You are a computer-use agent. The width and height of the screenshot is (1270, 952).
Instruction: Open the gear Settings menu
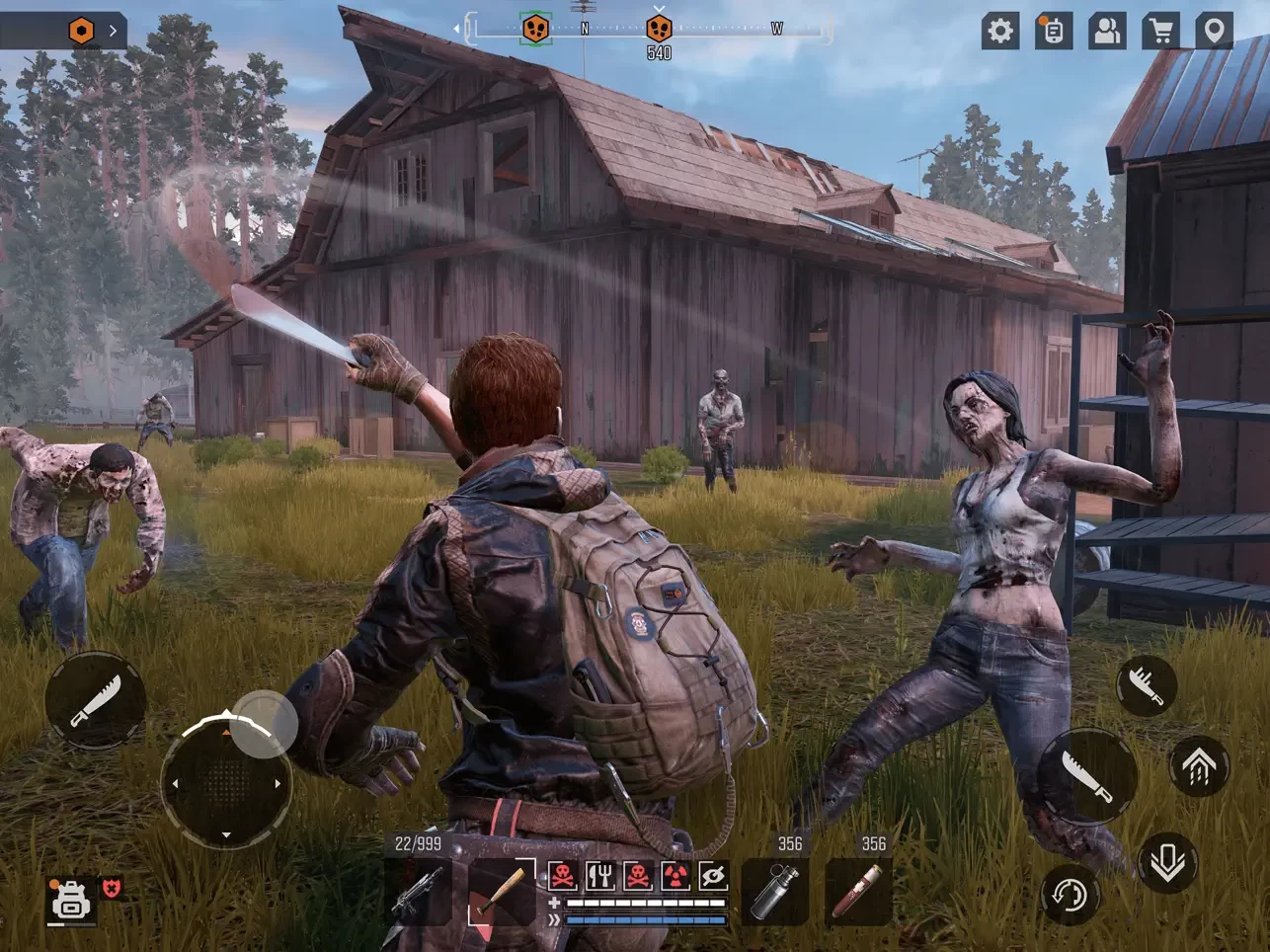(1000, 31)
